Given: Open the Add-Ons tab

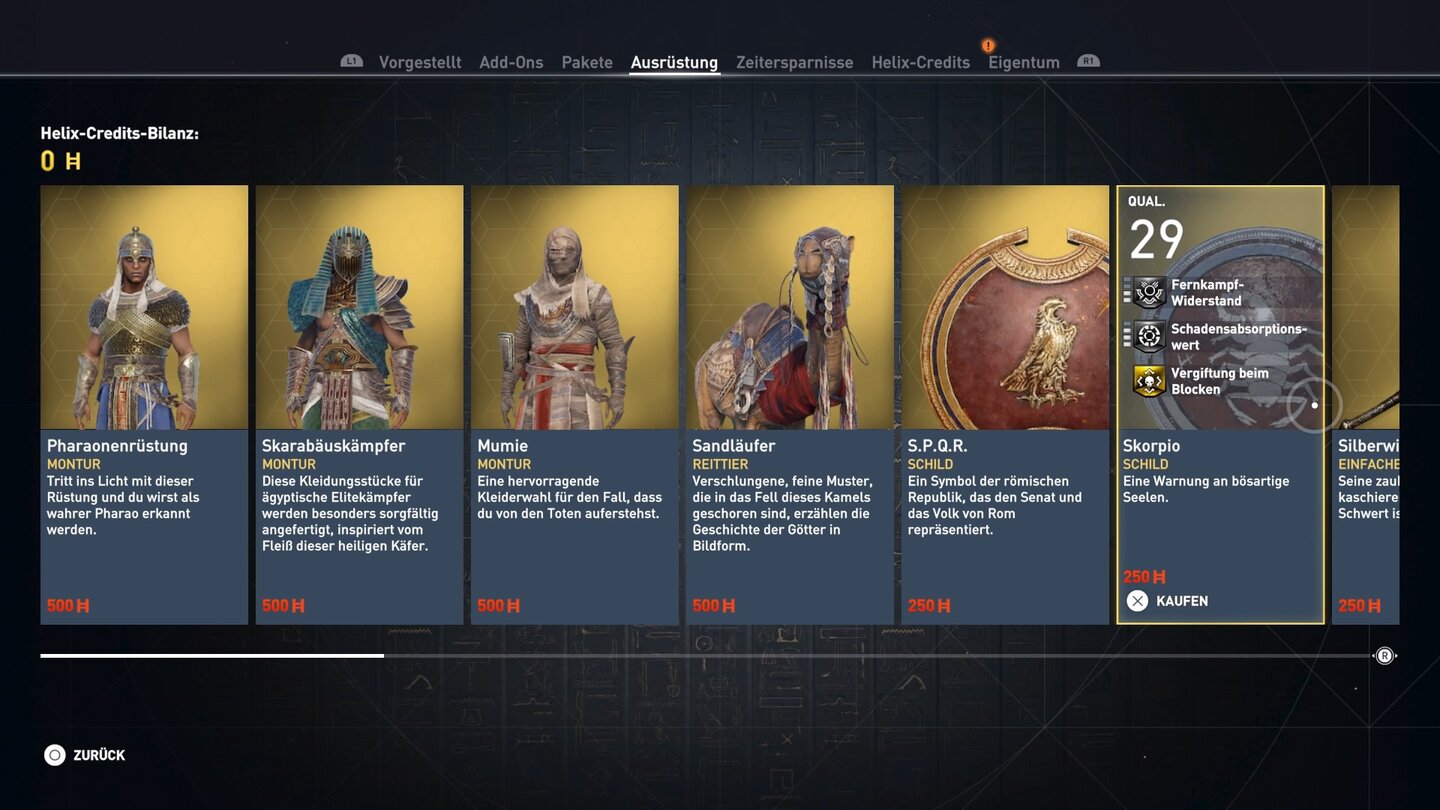Looking at the screenshot, I should click(x=511, y=62).
